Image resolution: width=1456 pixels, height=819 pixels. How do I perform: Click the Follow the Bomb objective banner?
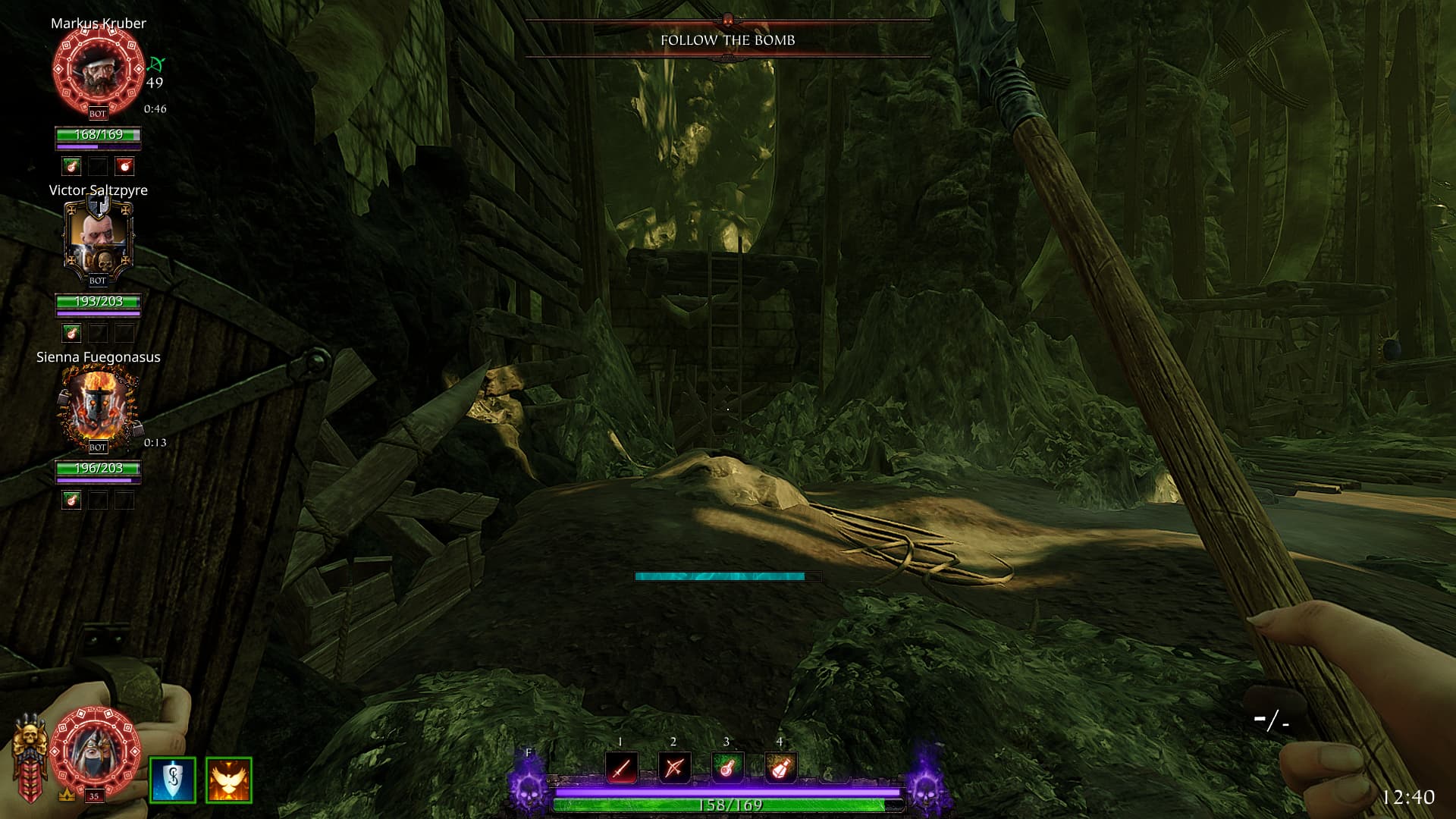click(x=727, y=40)
